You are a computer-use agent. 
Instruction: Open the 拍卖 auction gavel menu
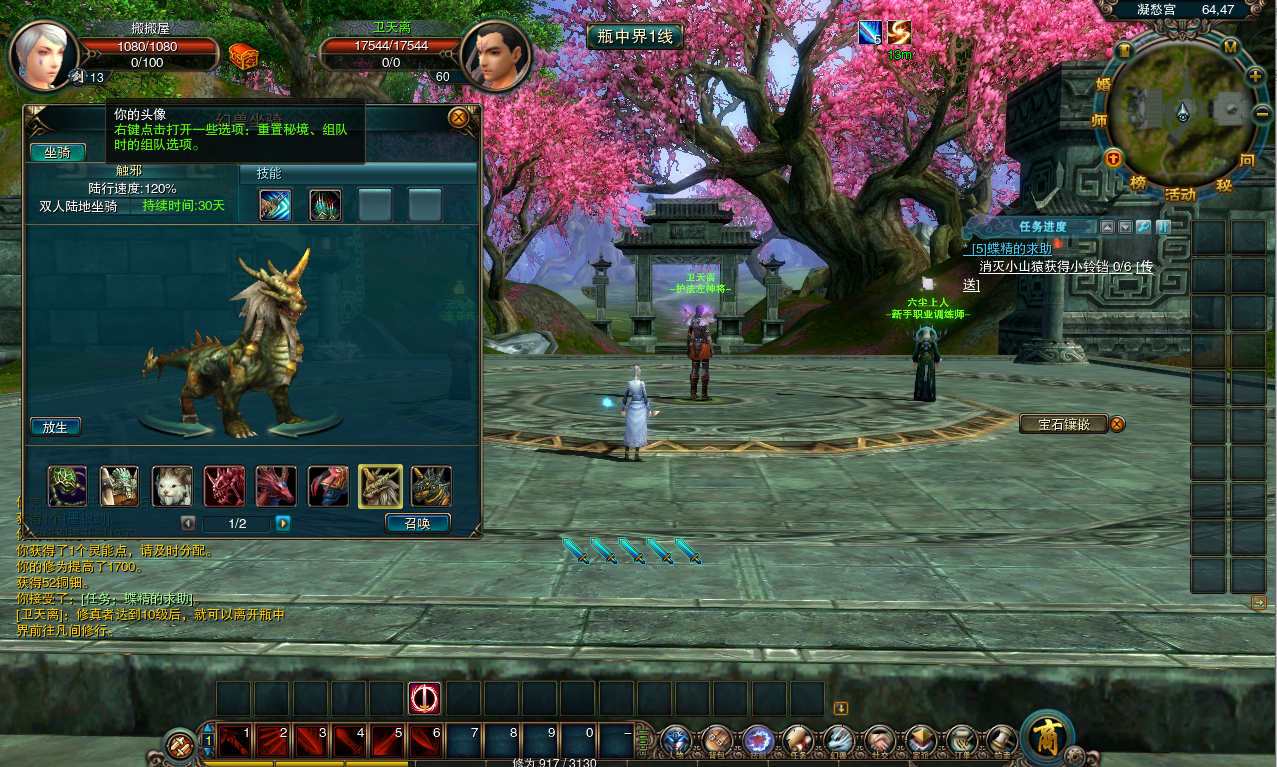point(1002,741)
